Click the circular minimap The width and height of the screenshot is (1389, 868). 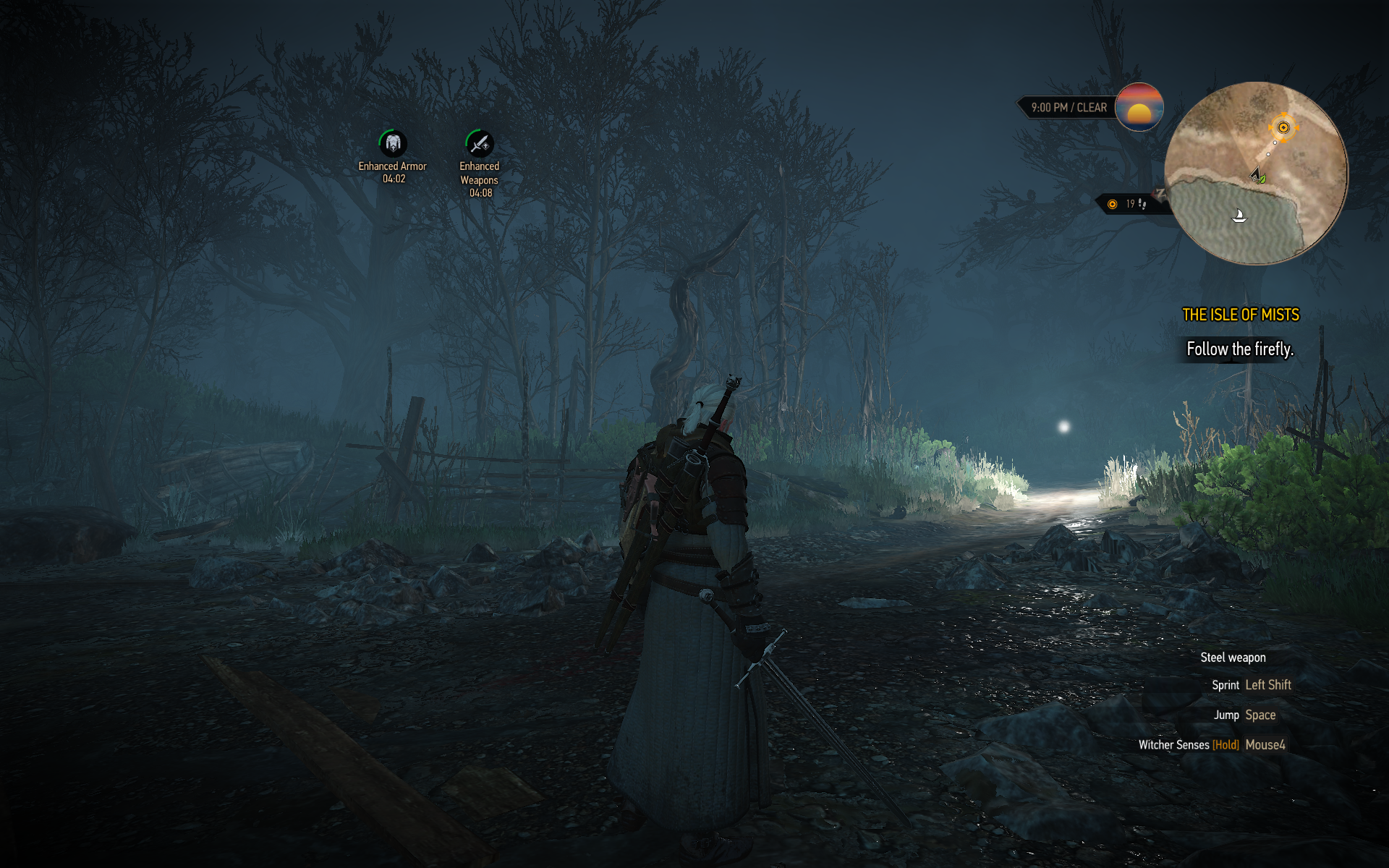coord(1256,174)
